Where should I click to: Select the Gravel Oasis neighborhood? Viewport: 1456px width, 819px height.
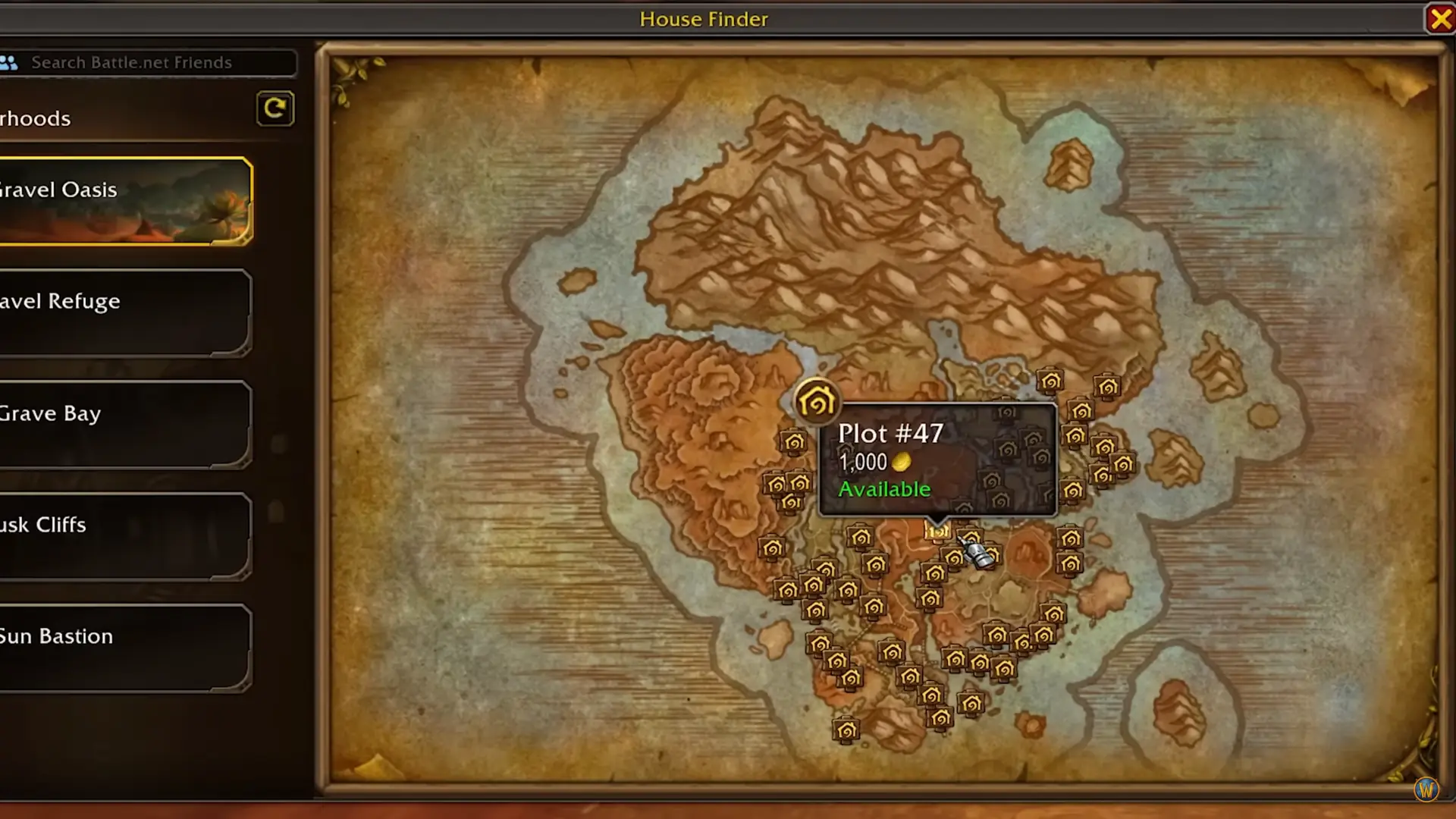click(125, 201)
